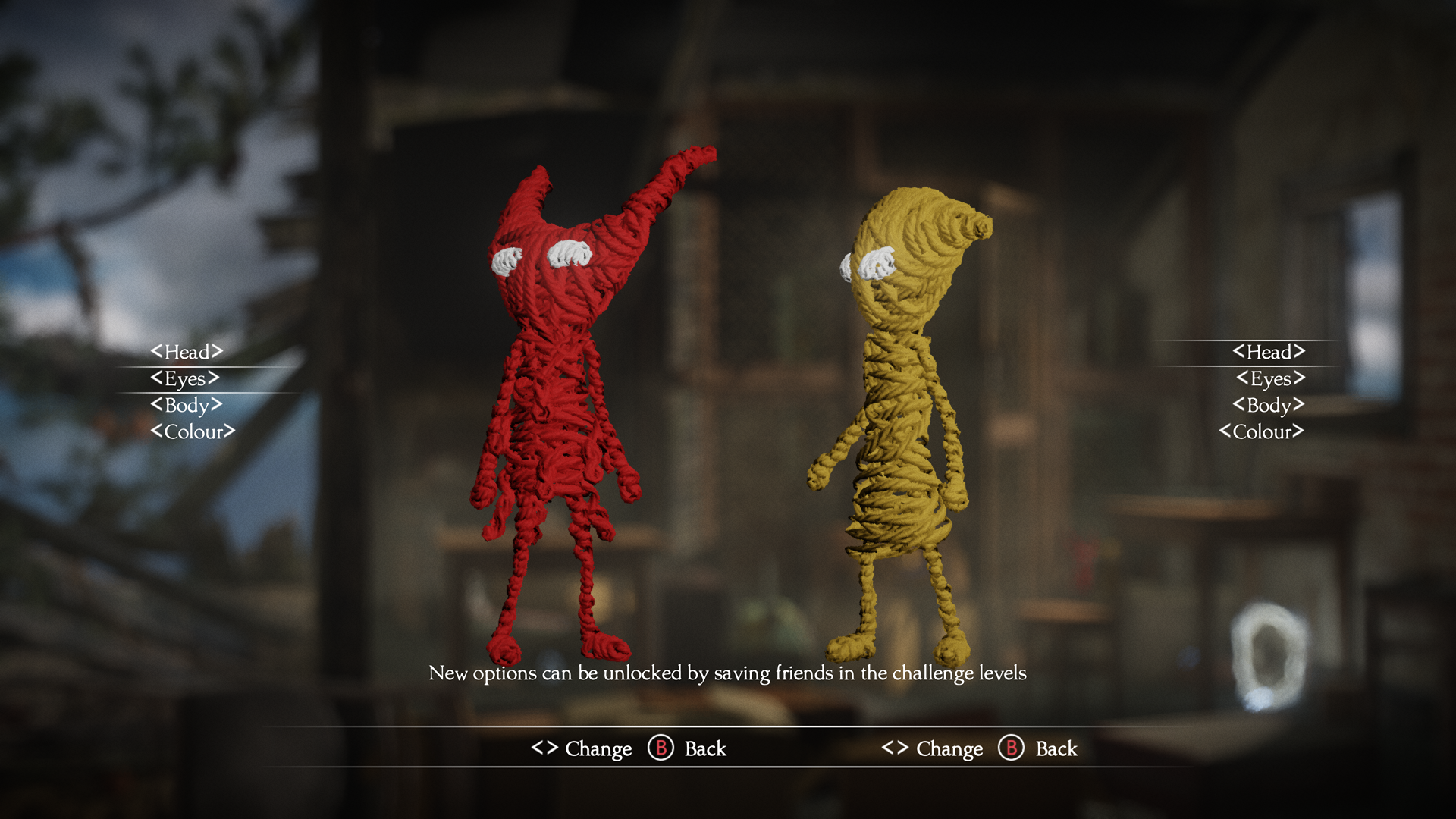Click previous arrow on yellow Yarny's Colour
The width and height of the screenshot is (1456, 819).
[1225, 431]
